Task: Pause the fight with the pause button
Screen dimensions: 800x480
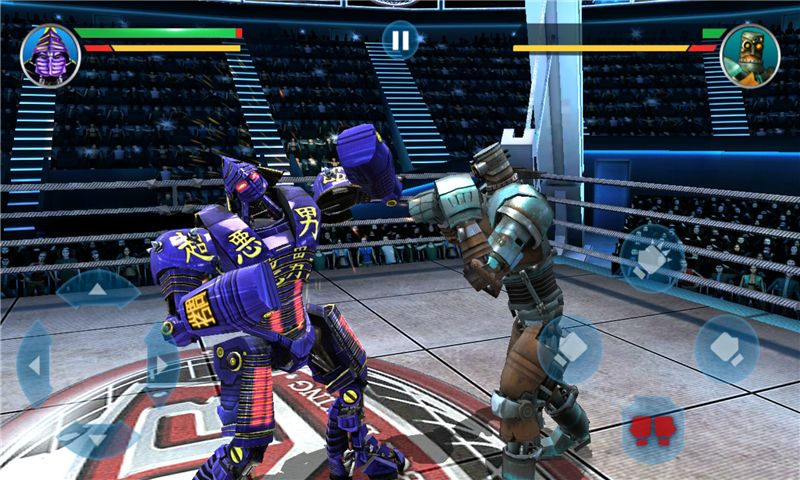Action: [x=400, y=40]
